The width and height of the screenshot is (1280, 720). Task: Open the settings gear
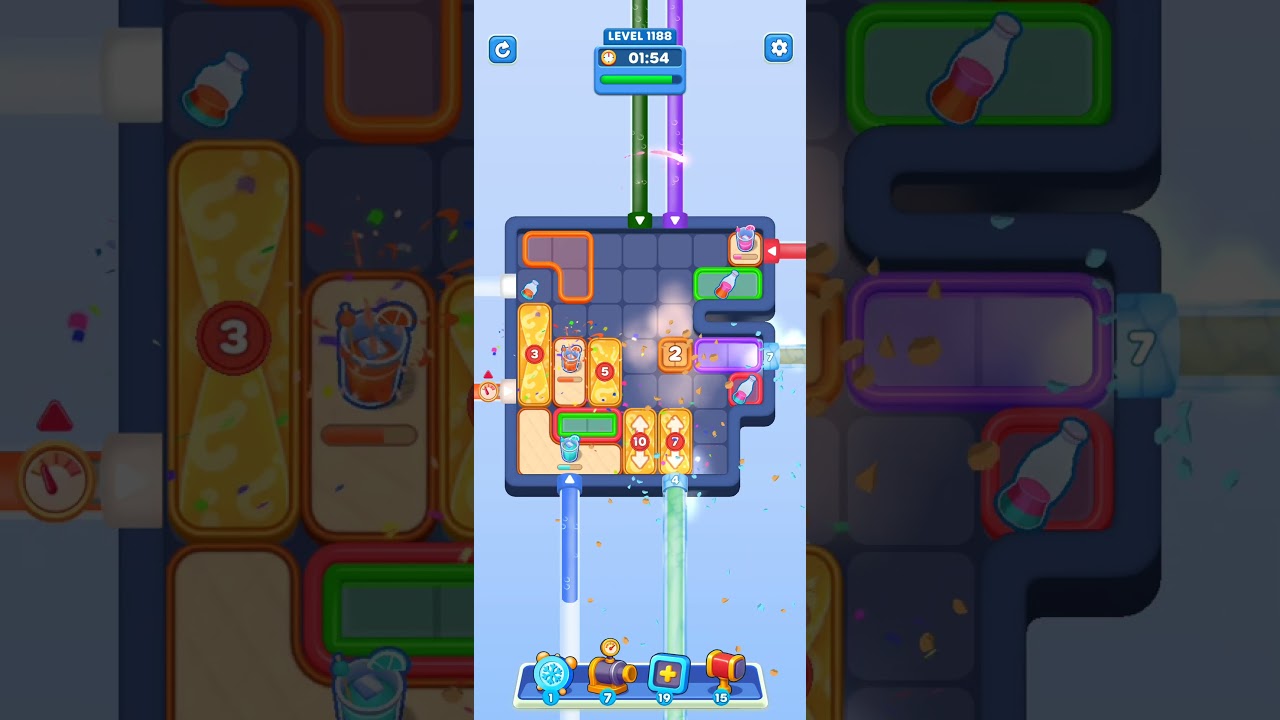(x=779, y=48)
